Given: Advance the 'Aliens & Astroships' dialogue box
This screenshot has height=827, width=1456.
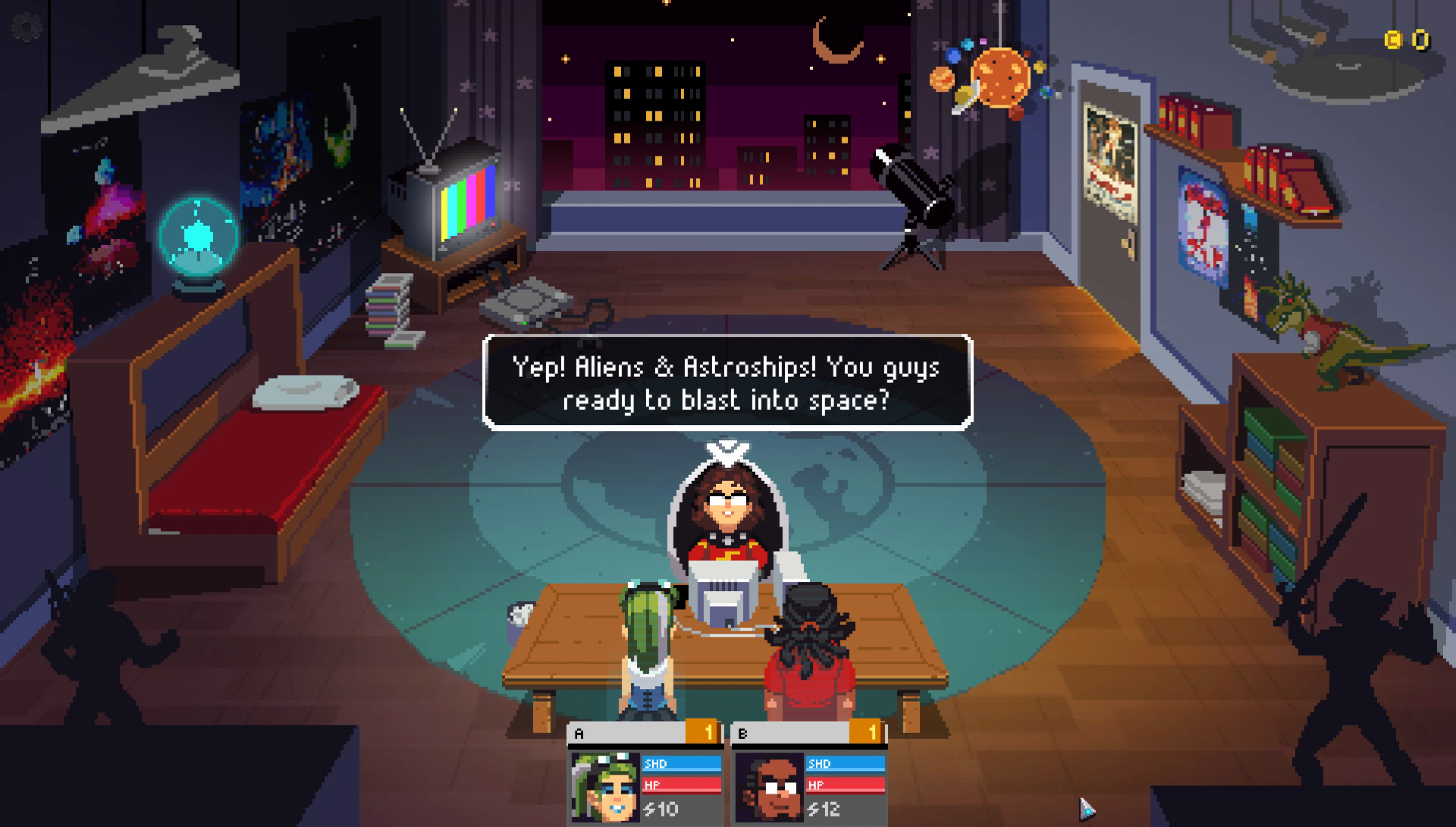Looking at the screenshot, I should click(x=727, y=383).
